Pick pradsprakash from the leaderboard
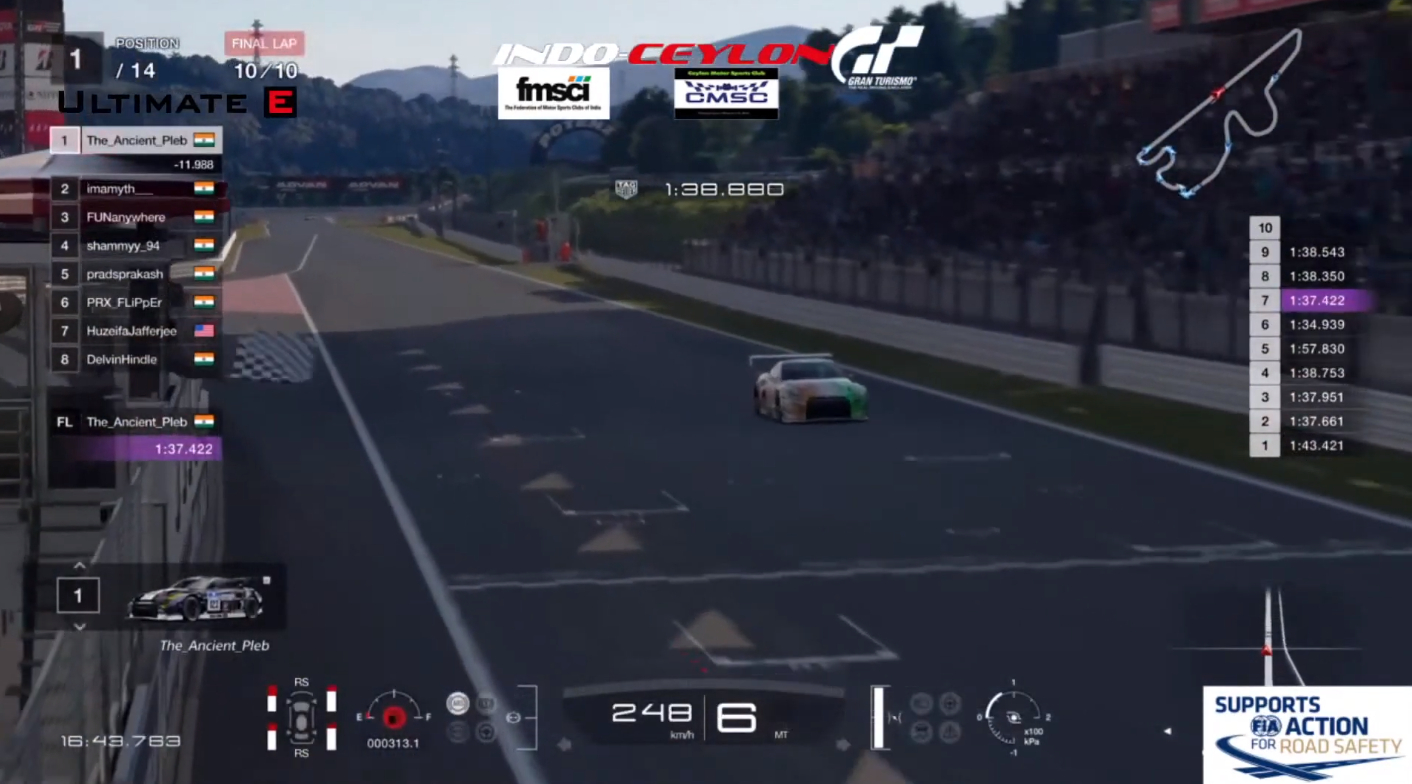 click(136, 274)
